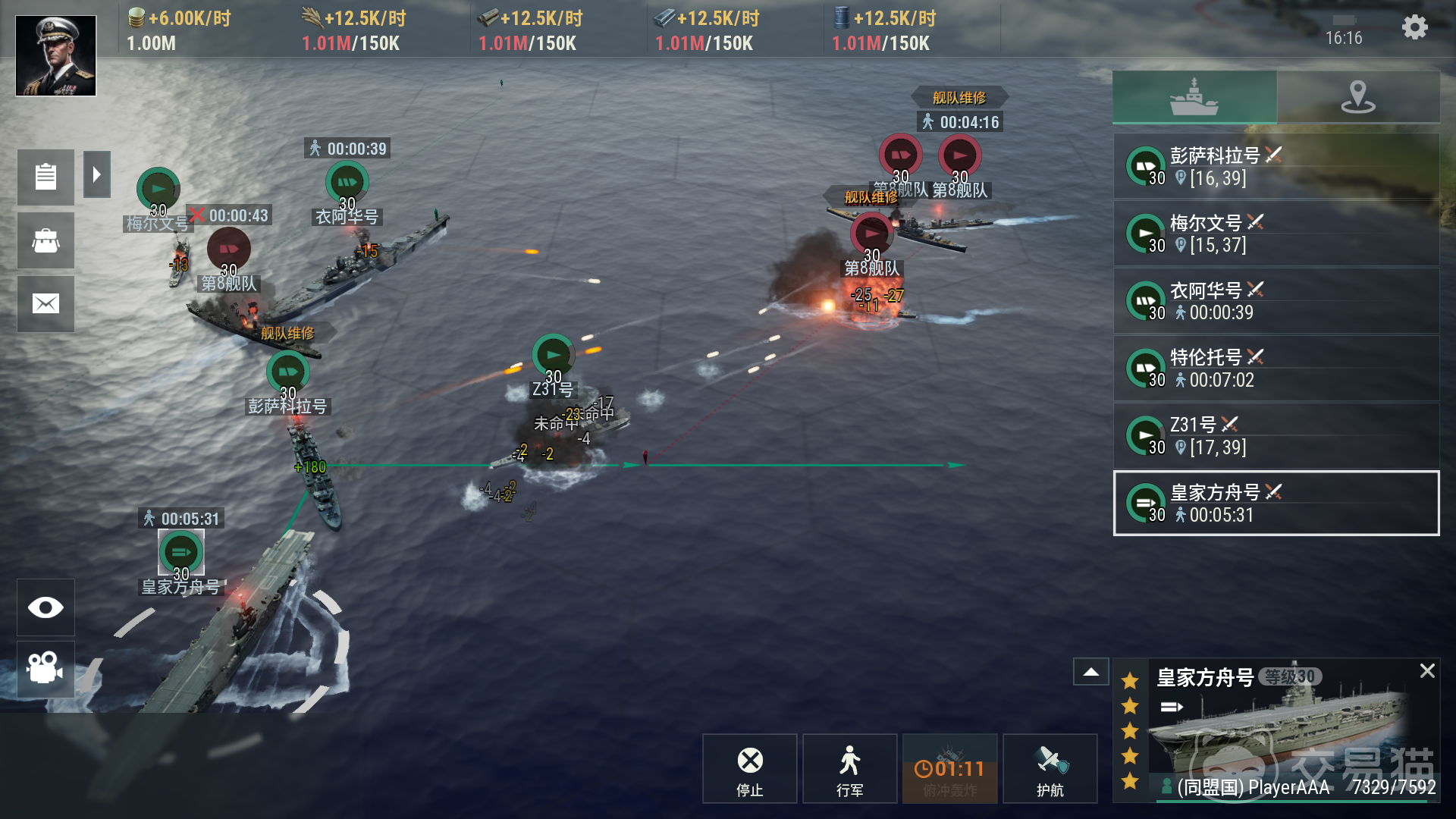The height and width of the screenshot is (819, 1456).
Task: Click the up-arrow above the ship panel
Action: [1091, 672]
